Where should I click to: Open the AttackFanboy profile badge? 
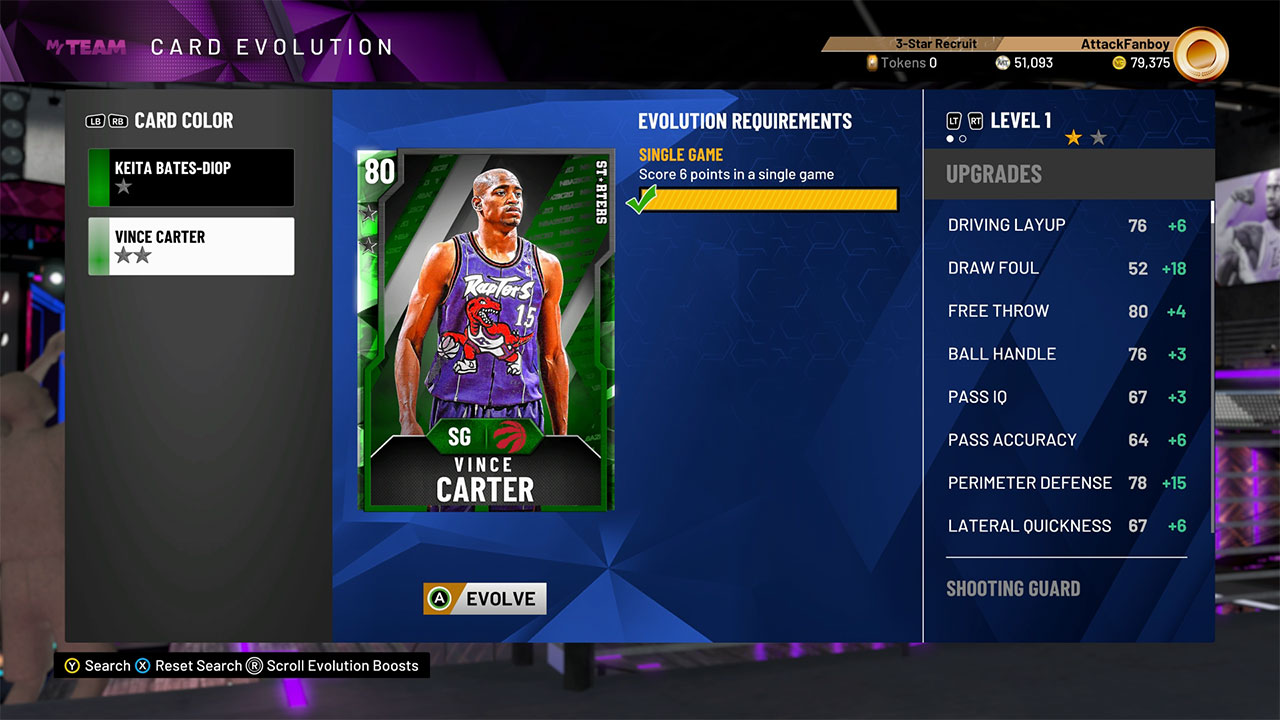coord(1200,55)
